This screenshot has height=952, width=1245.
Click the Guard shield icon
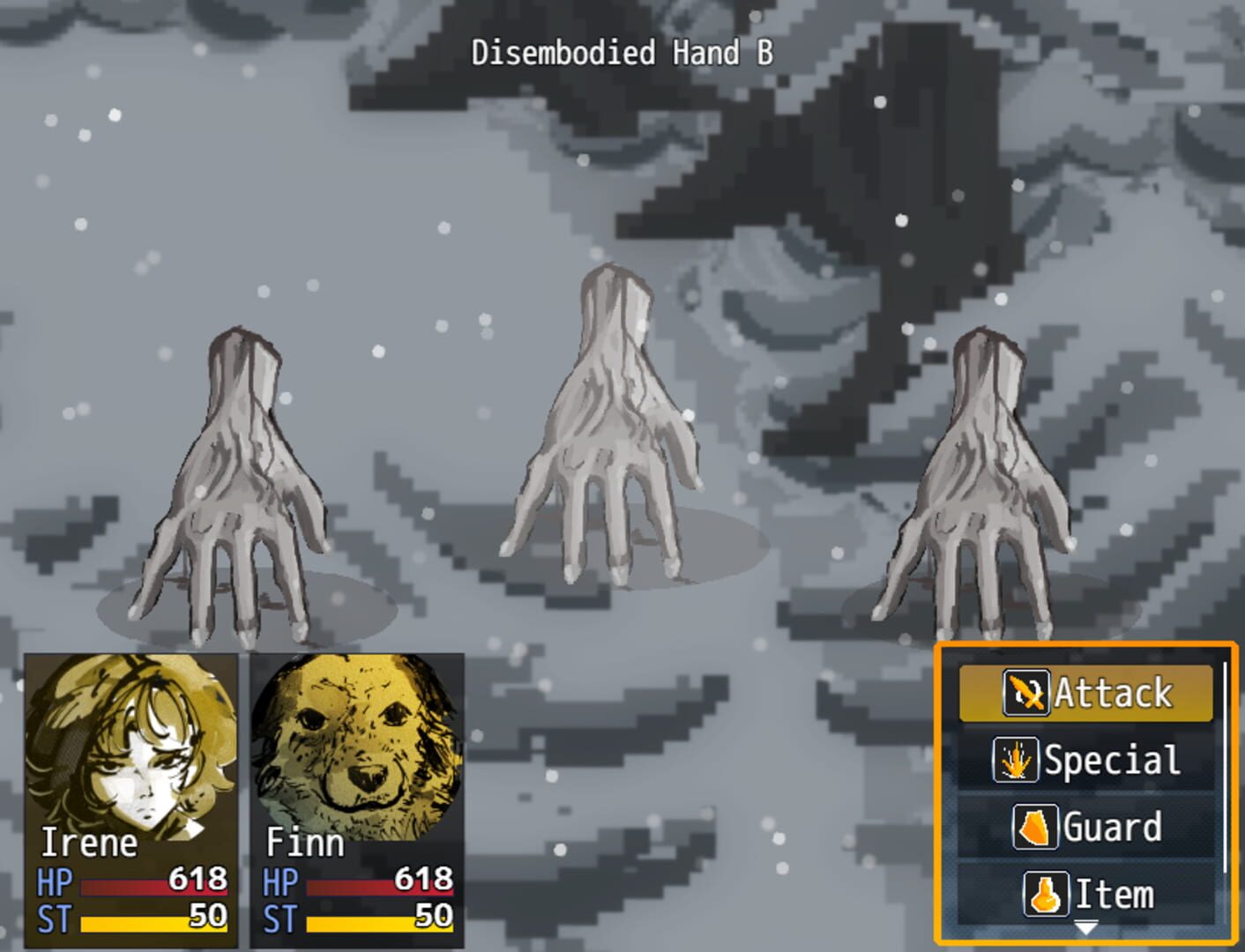click(x=1037, y=827)
